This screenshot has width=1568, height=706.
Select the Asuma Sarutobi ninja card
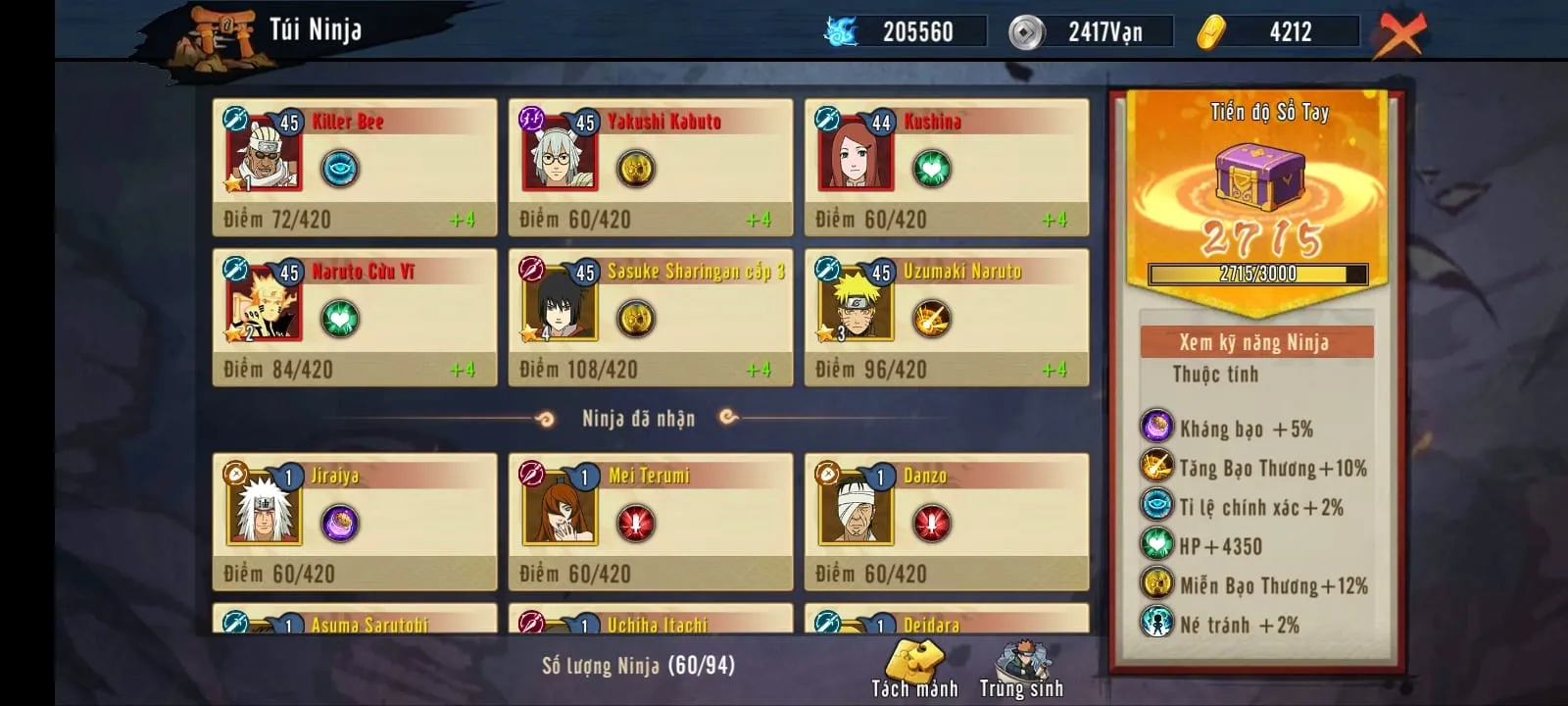(355, 620)
